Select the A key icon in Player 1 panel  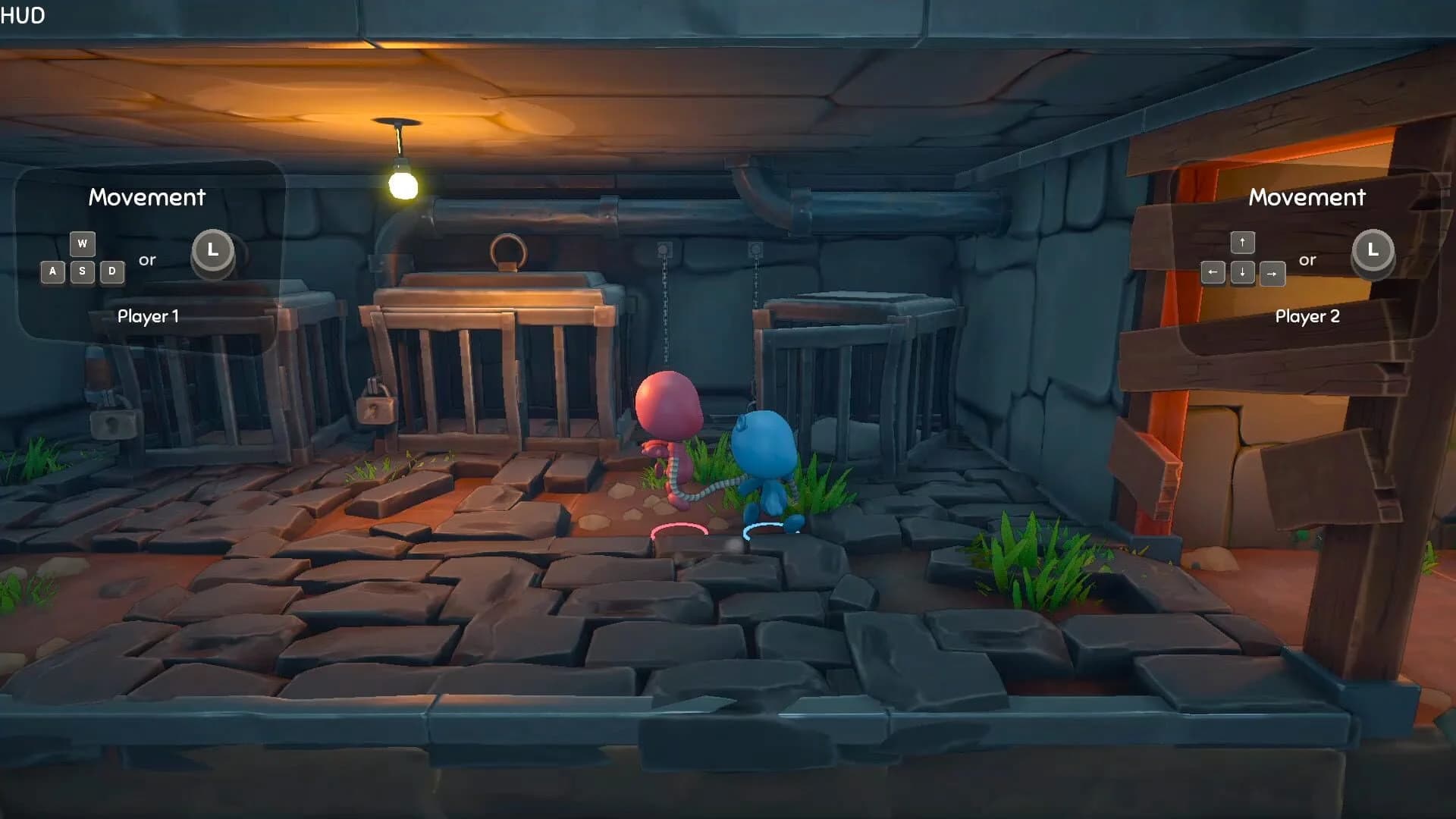(x=52, y=272)
